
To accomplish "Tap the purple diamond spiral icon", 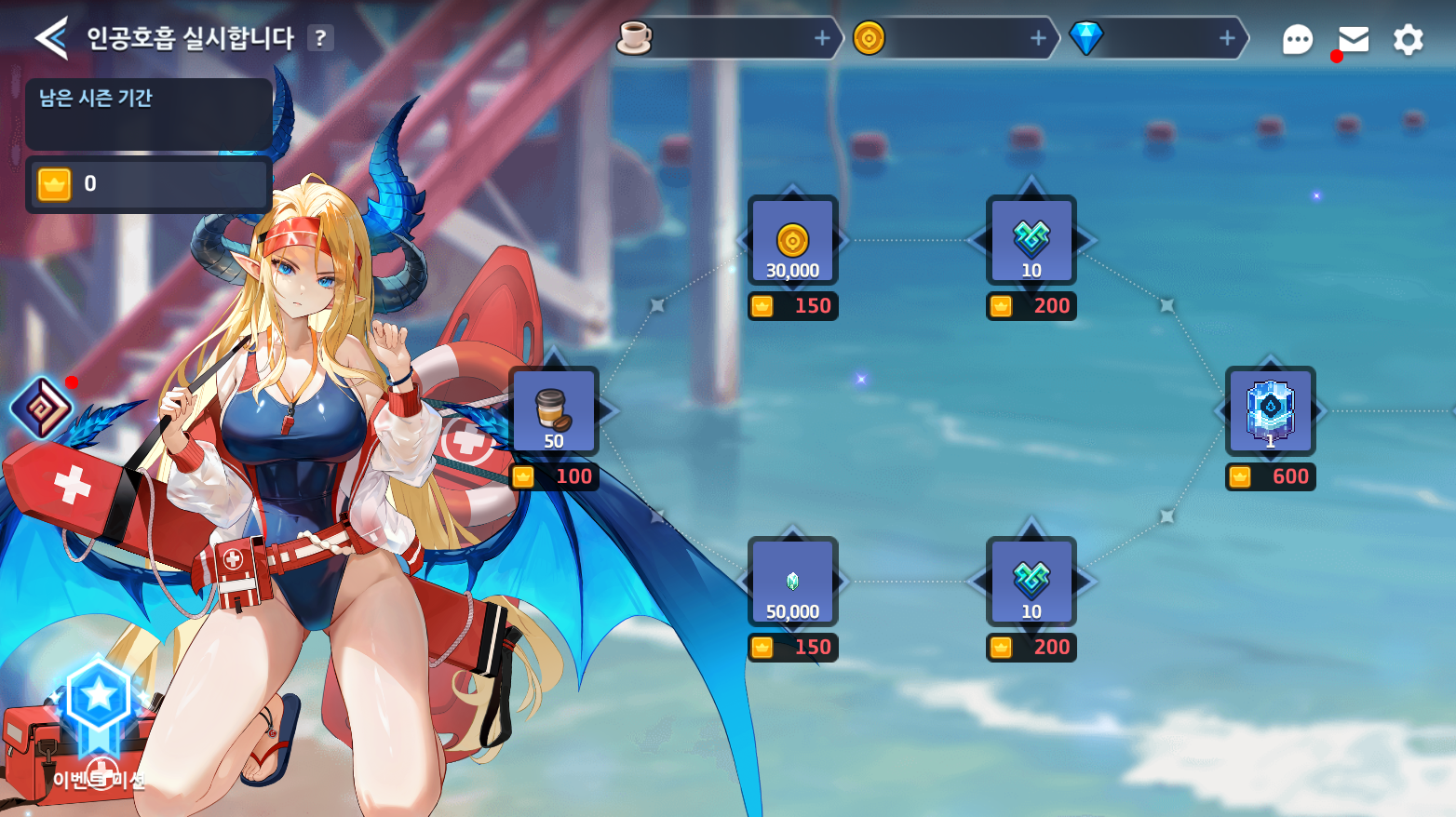I will click(x=42, y=408).
